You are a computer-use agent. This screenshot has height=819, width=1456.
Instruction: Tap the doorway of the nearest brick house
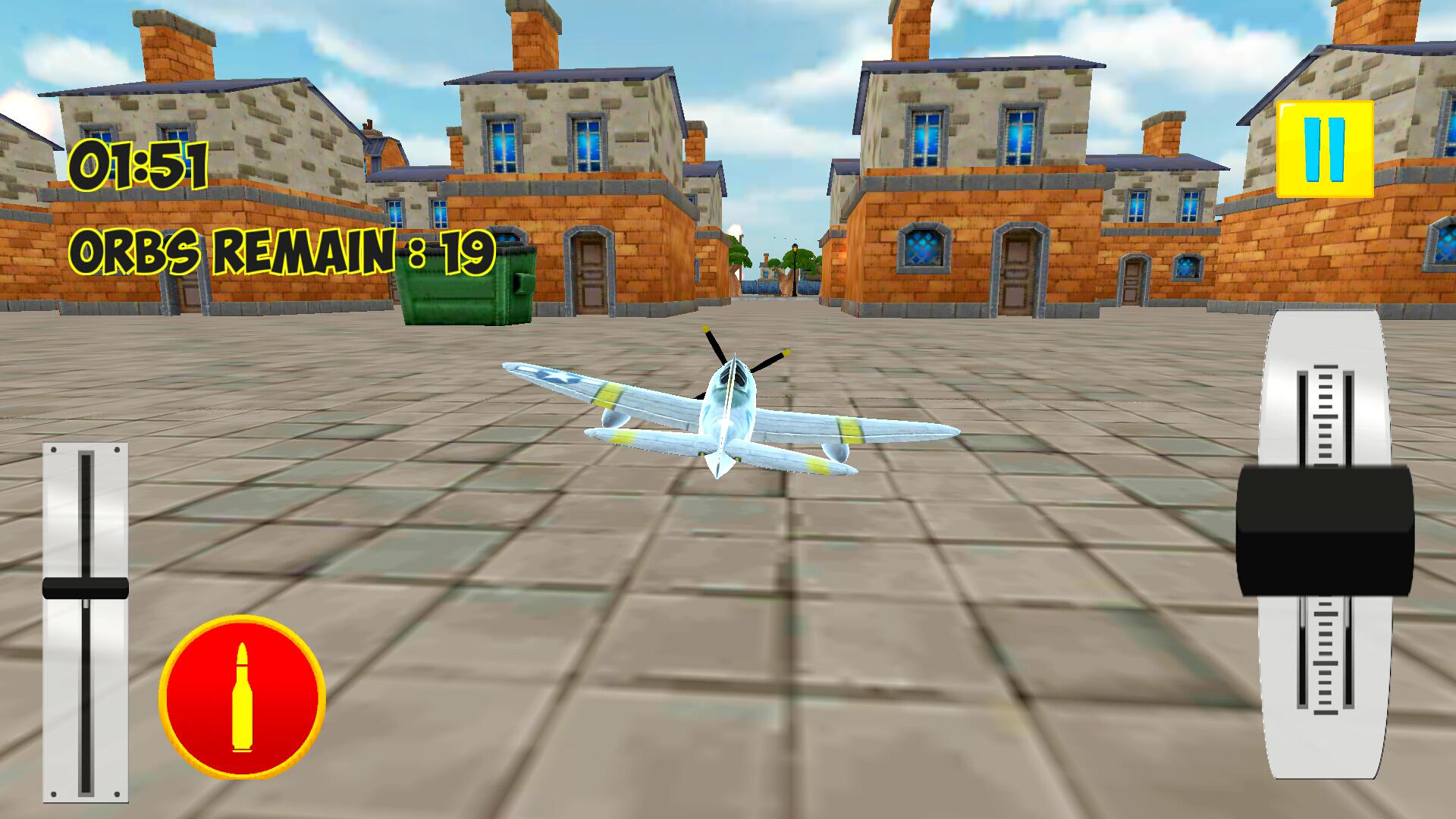[590, 273]
